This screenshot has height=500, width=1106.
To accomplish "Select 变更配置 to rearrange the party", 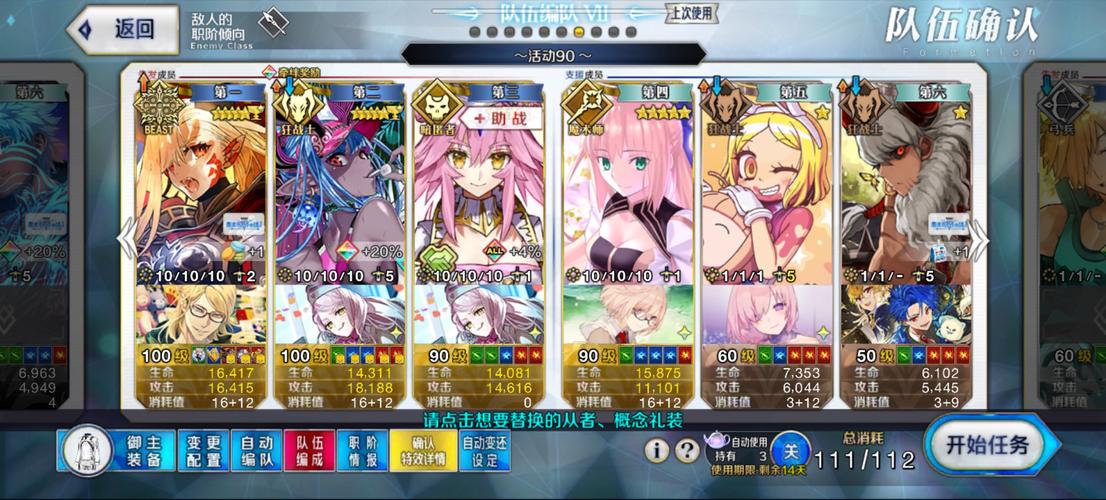I will (x=203, y=451).
